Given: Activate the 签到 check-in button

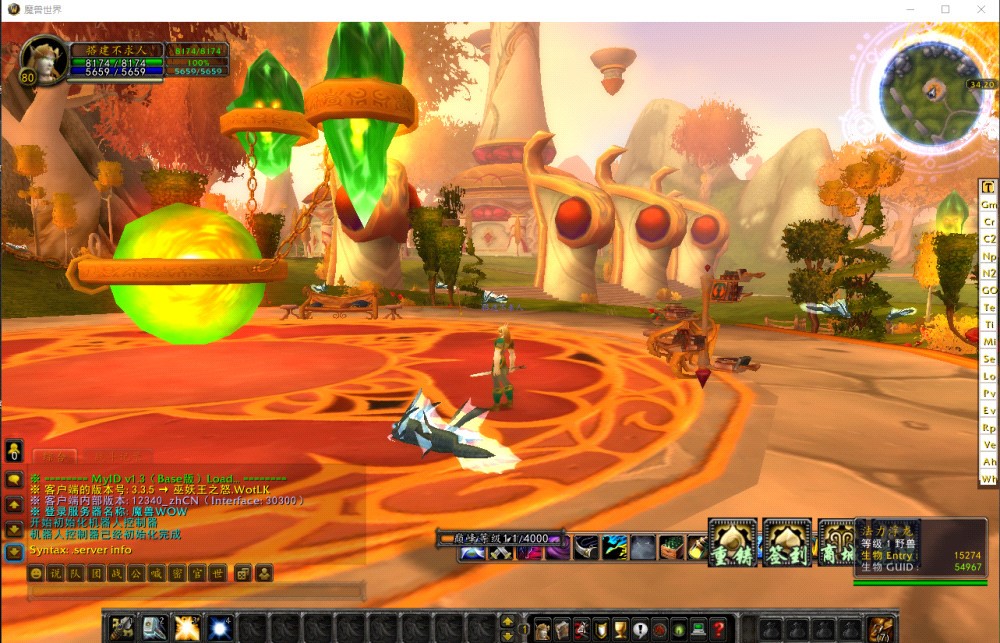Looking at the screenshot, I should [x=787, y=544].
